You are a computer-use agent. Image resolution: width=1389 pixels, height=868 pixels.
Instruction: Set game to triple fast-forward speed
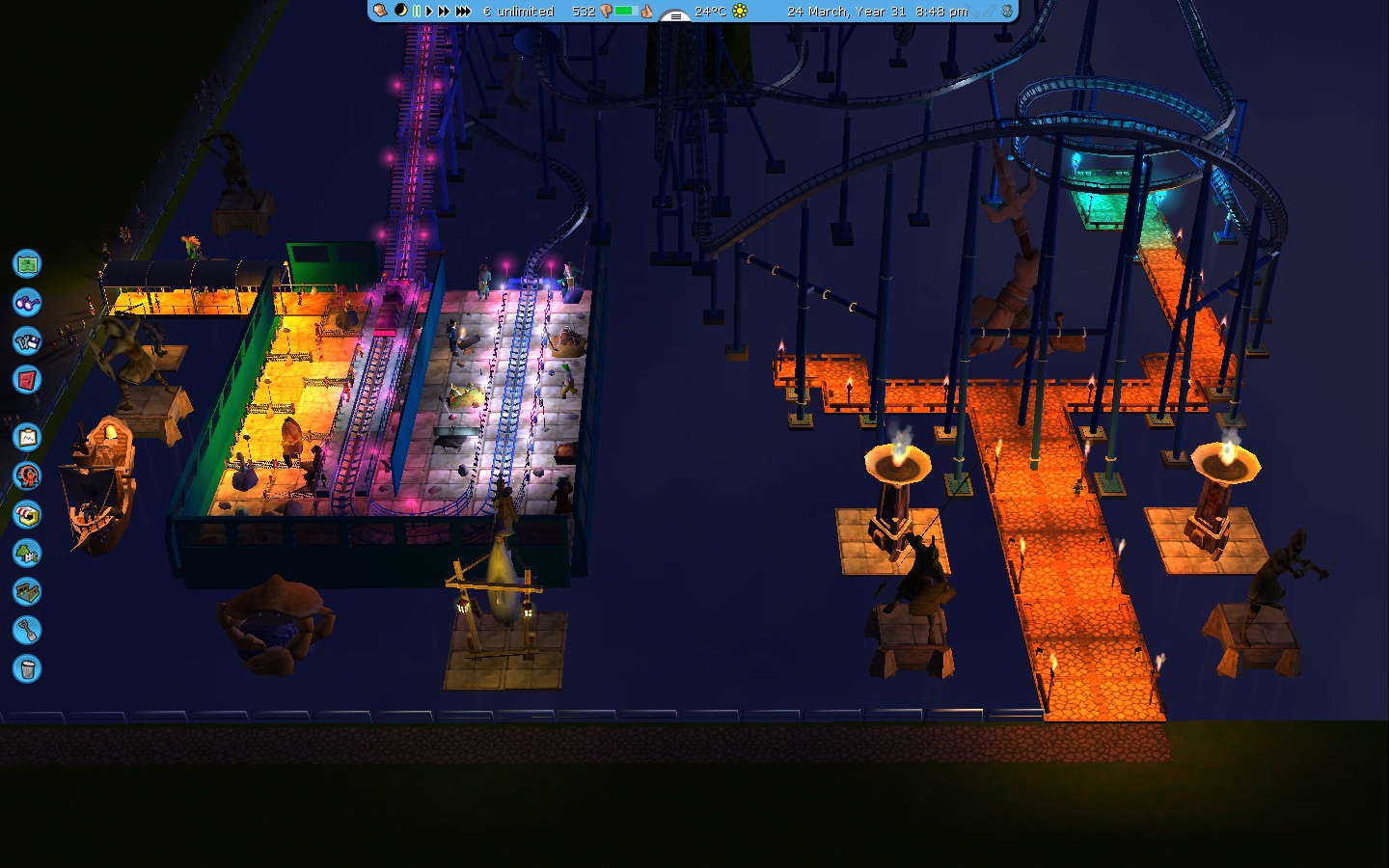click(463, 11)
